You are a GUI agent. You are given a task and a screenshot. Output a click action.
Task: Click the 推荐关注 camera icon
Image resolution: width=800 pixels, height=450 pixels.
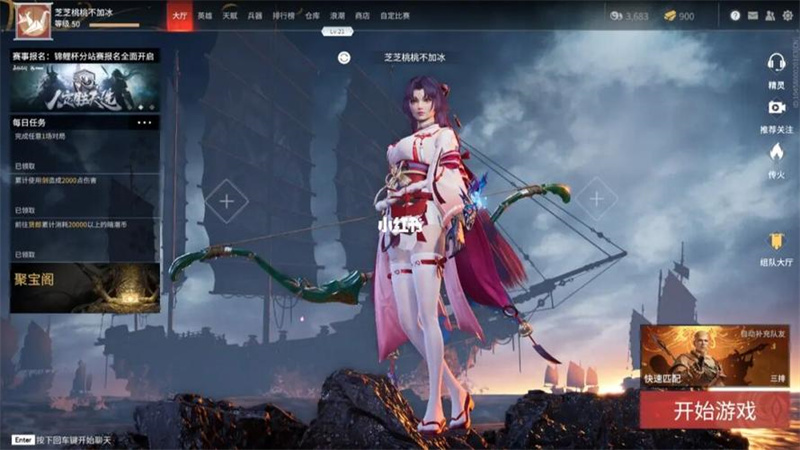coord(776,108)
